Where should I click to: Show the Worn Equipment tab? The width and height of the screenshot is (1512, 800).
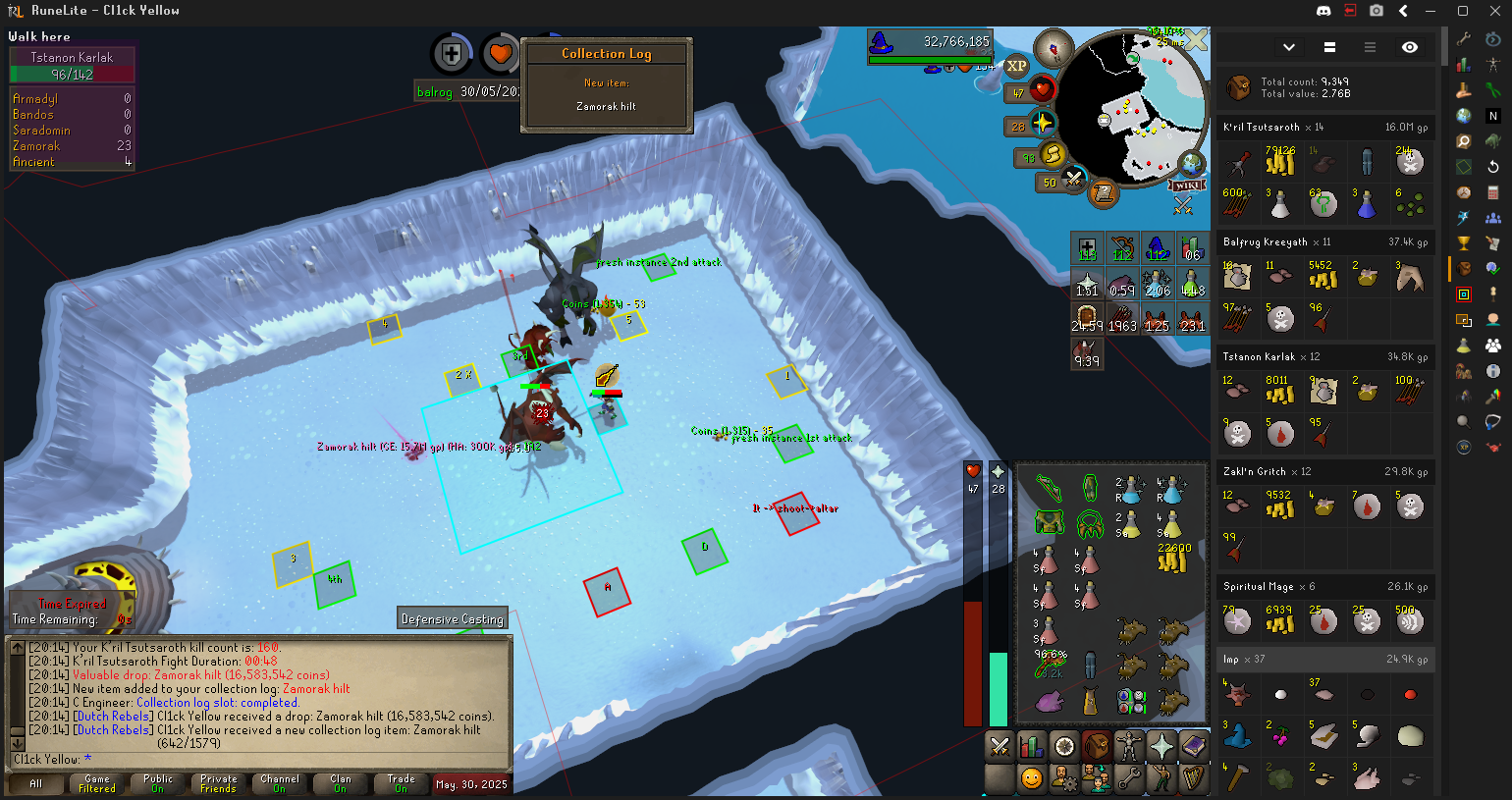click(1129, 747)
